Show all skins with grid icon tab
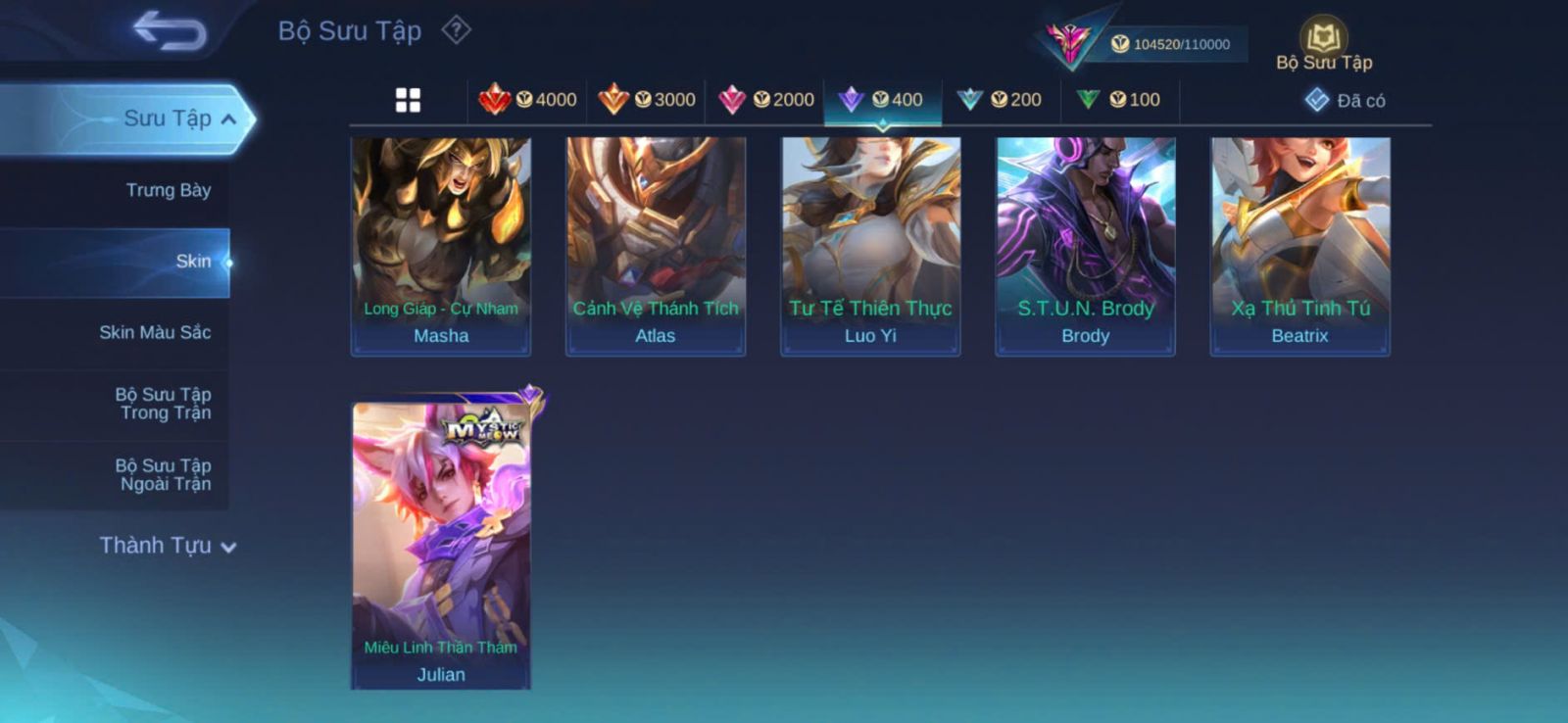1568x723 pixels. tap(408, 100)
